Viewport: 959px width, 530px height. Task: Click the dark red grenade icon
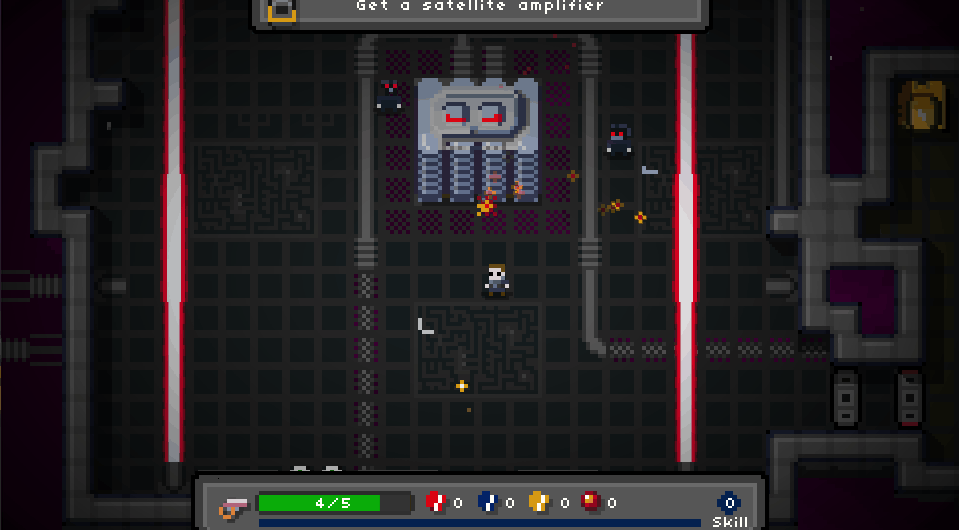pos(591,502)
